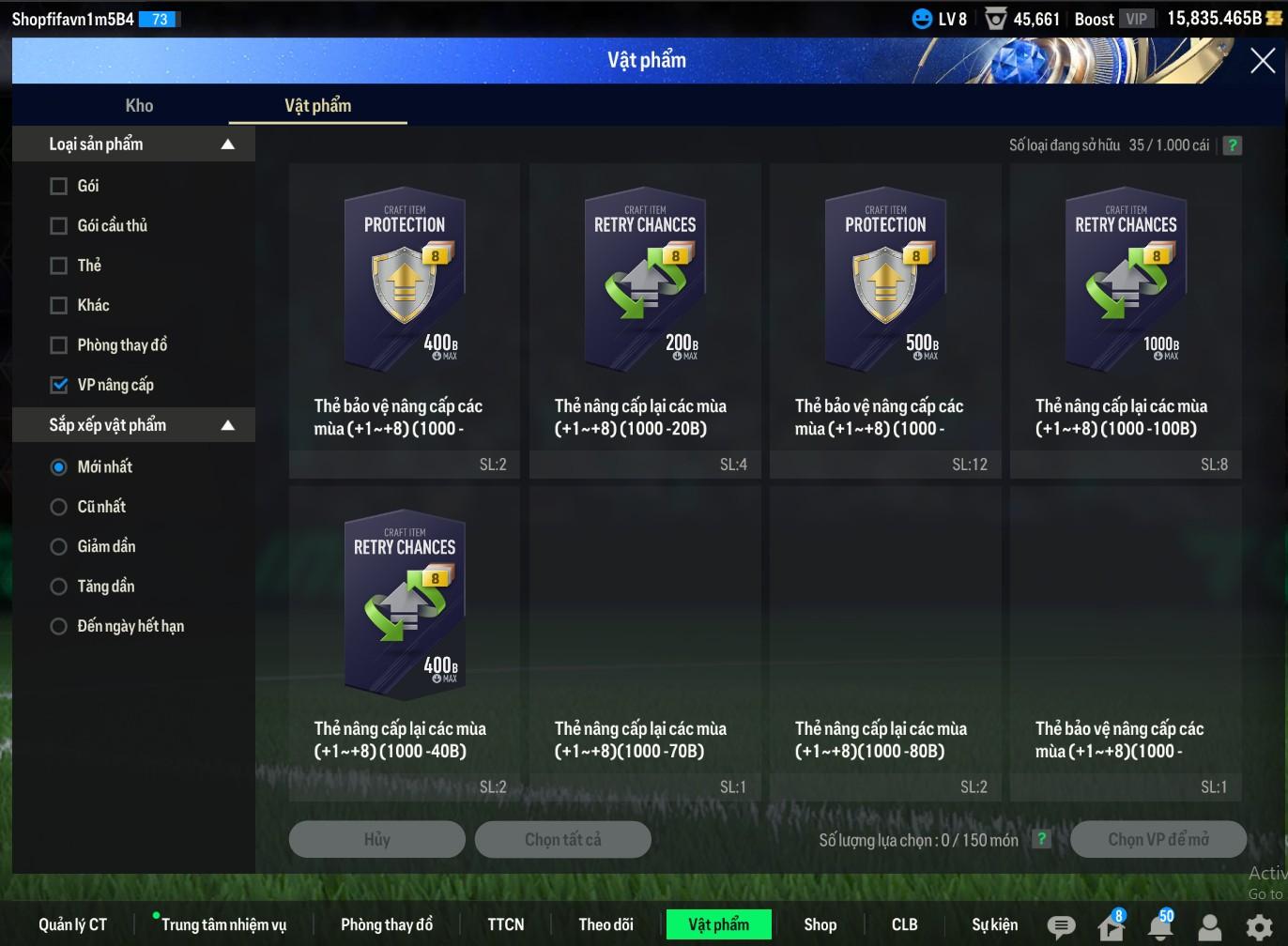Tick the Gói cầu thủ checkbox
This screenshot has width=1288, height=946.
[x=59, y=226]
